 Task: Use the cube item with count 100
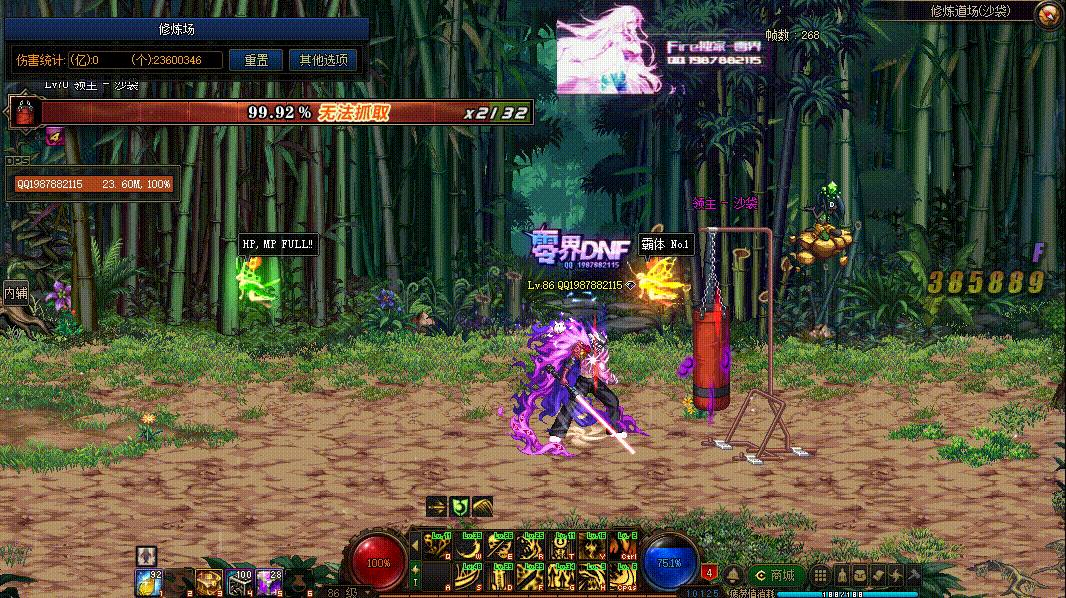click(239, 581)
